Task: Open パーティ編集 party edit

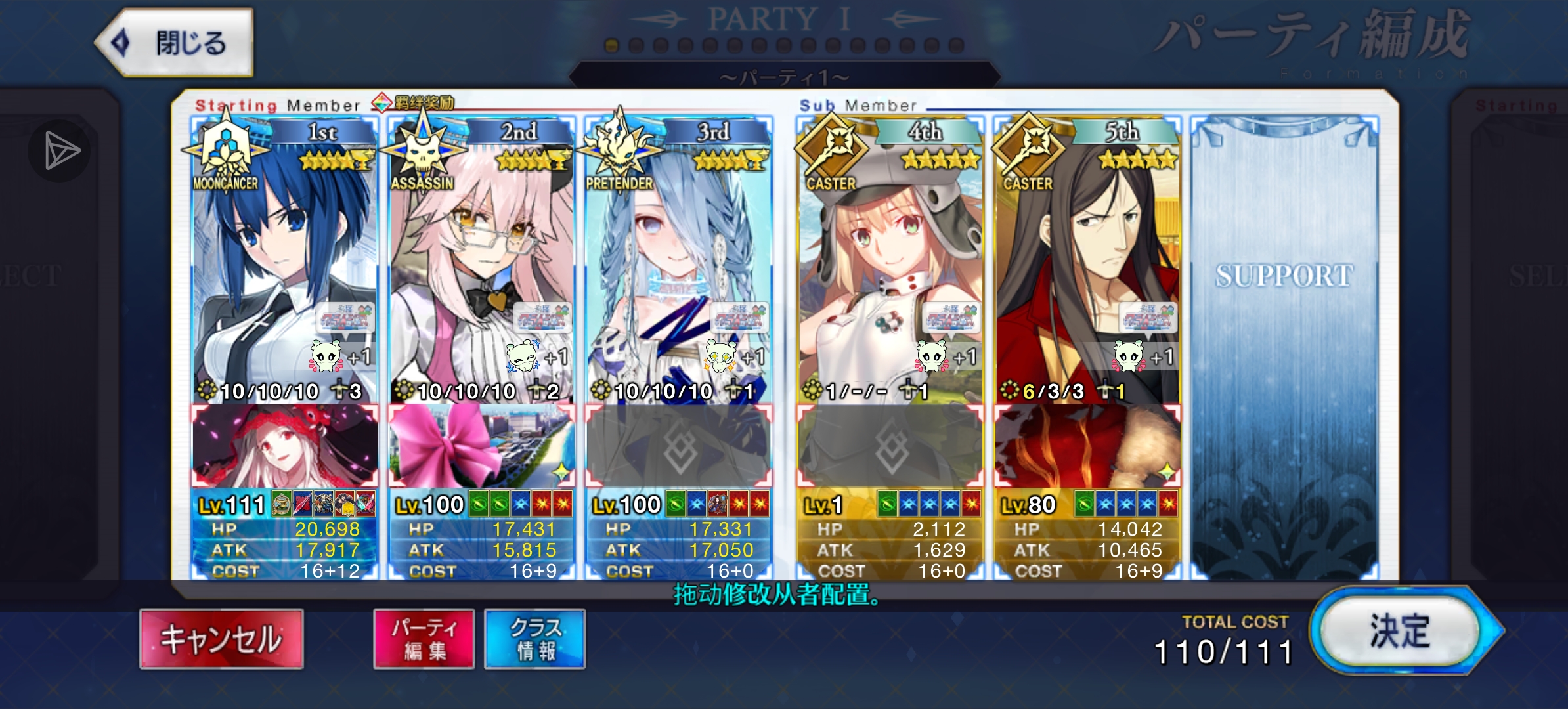Action: 424,639
